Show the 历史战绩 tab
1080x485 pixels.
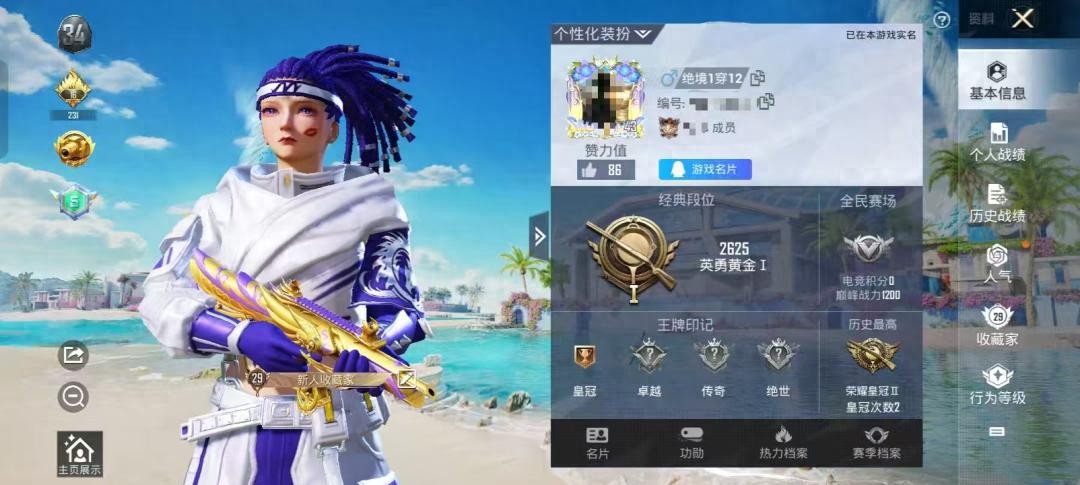(x=997, y=203)
